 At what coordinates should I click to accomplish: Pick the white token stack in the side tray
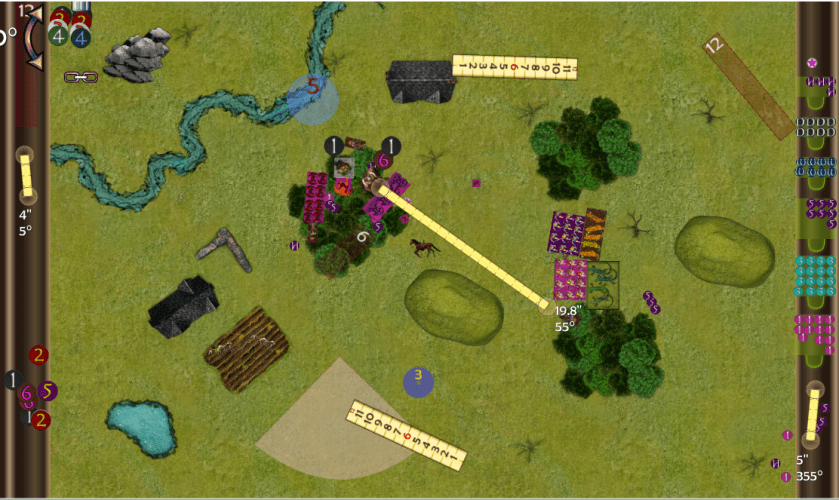pos(815,125)
